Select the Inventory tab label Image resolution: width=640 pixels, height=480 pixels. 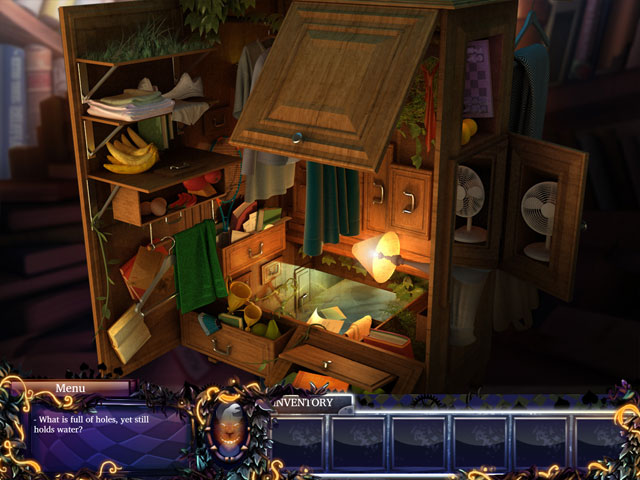pyautogui.click(x=308, y=402)
